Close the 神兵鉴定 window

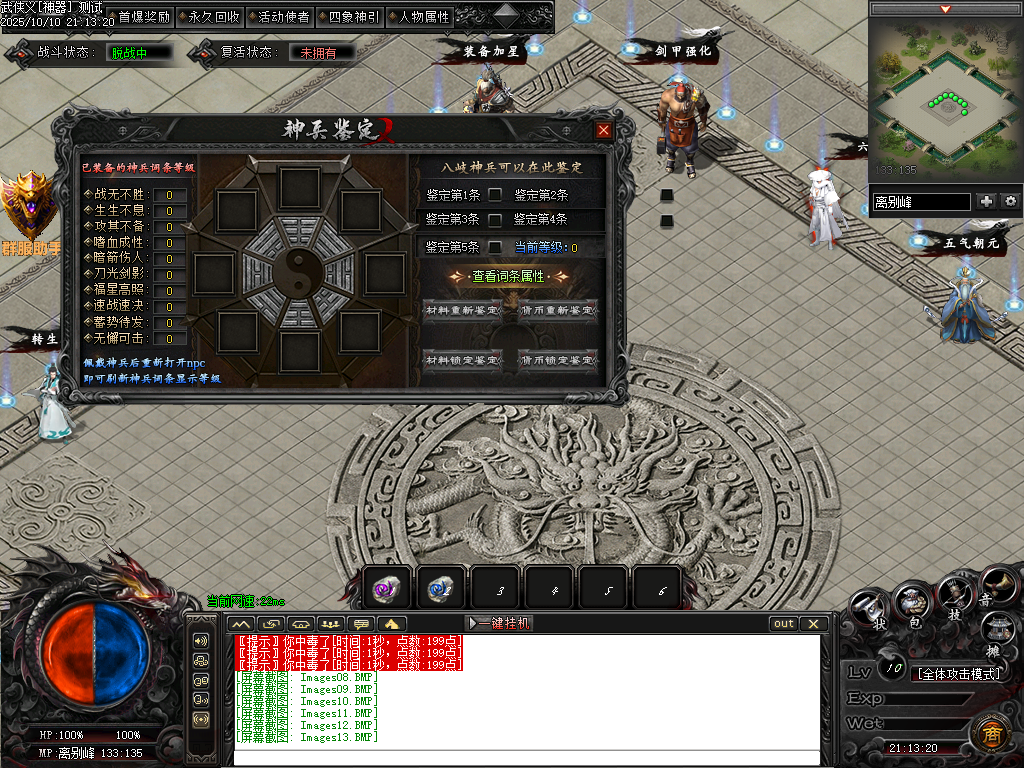tap(603, 130)
